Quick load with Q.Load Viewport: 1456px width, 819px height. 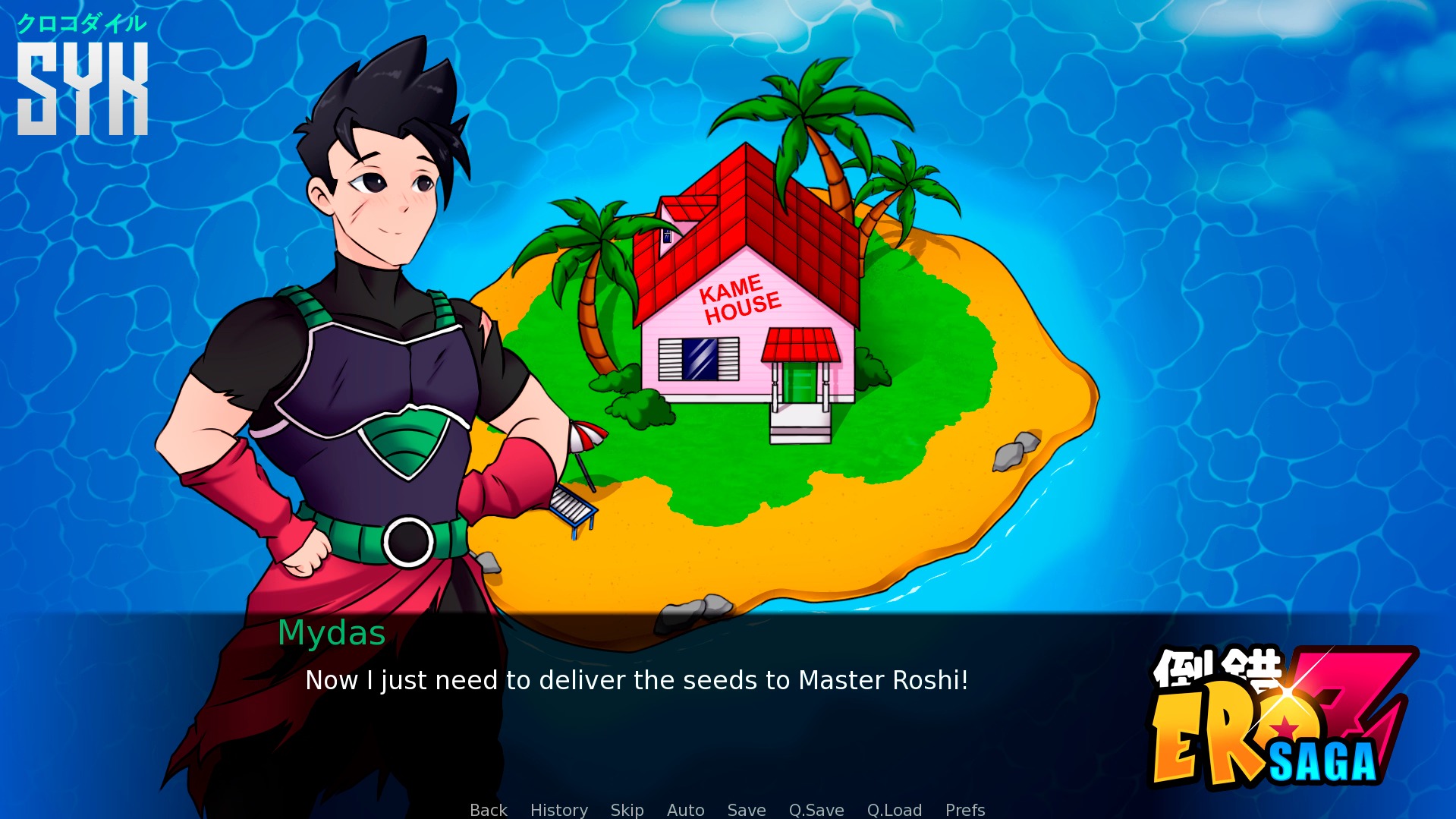894,809
